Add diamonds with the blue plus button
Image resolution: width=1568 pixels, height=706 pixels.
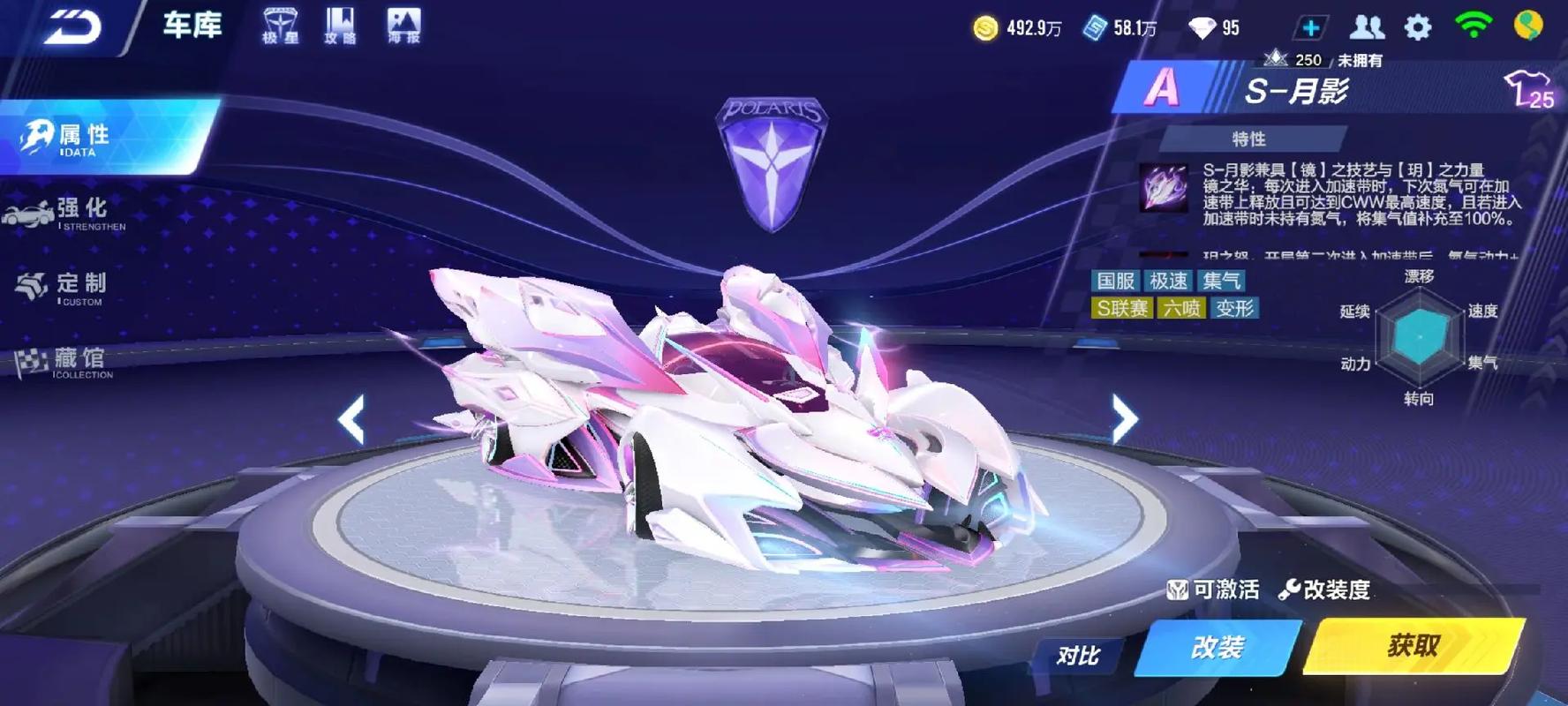1310,28
